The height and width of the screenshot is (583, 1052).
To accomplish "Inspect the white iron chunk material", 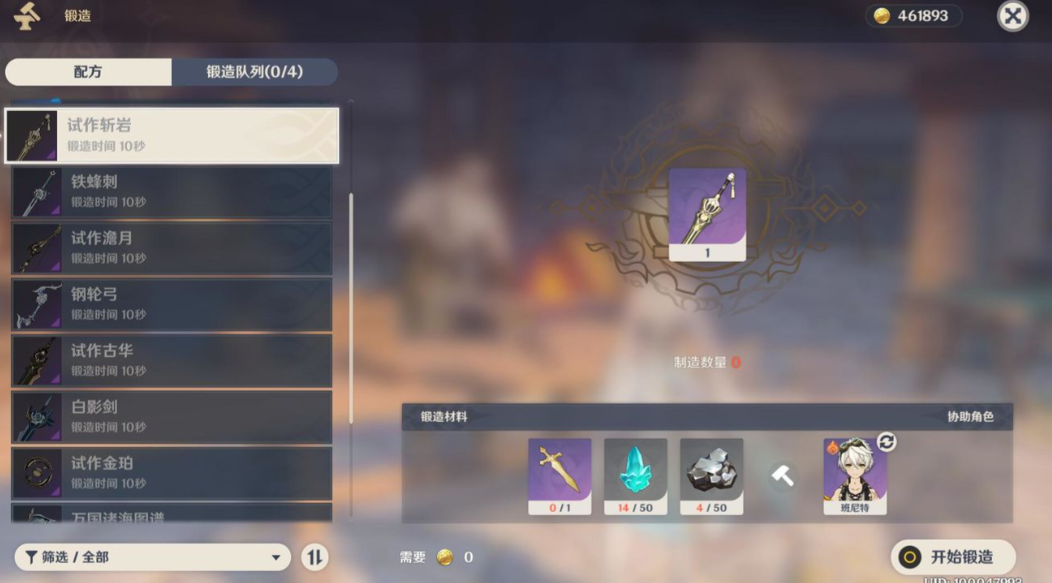I will click(x=711, y=475).
